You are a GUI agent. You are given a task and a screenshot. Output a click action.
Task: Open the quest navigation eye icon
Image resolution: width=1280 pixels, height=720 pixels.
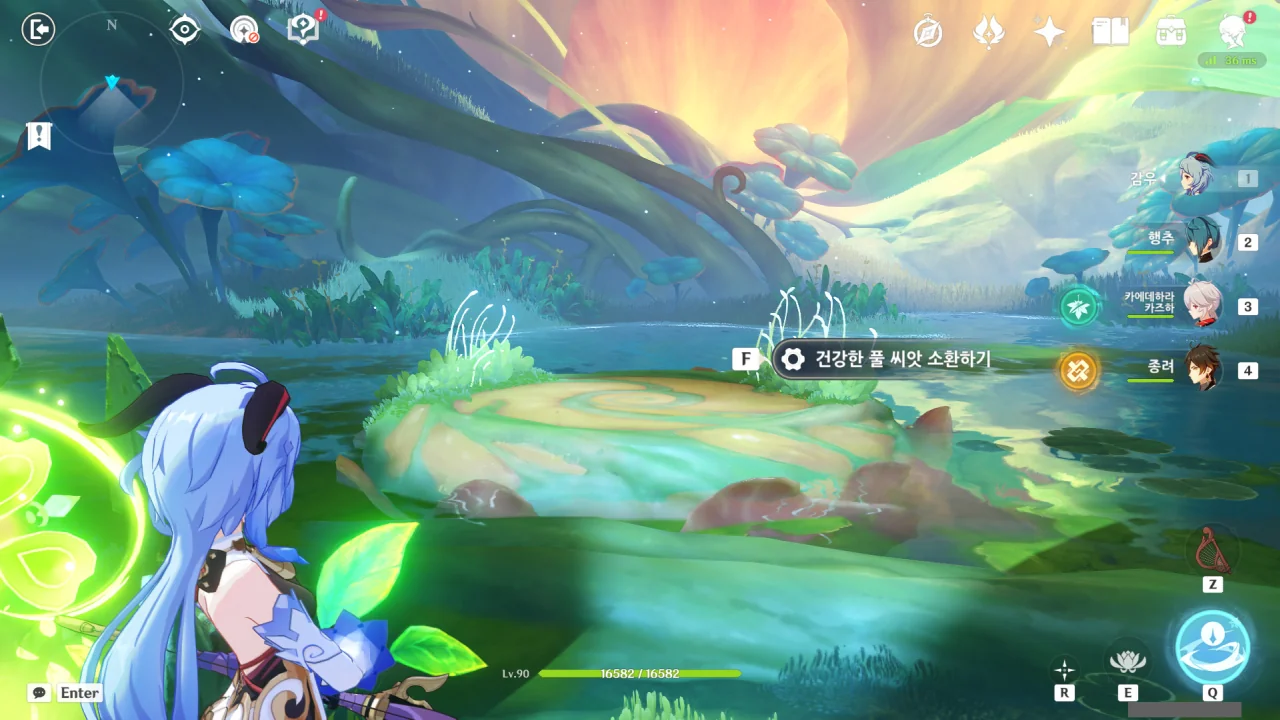pyautogui.click(x=185, y=30)
